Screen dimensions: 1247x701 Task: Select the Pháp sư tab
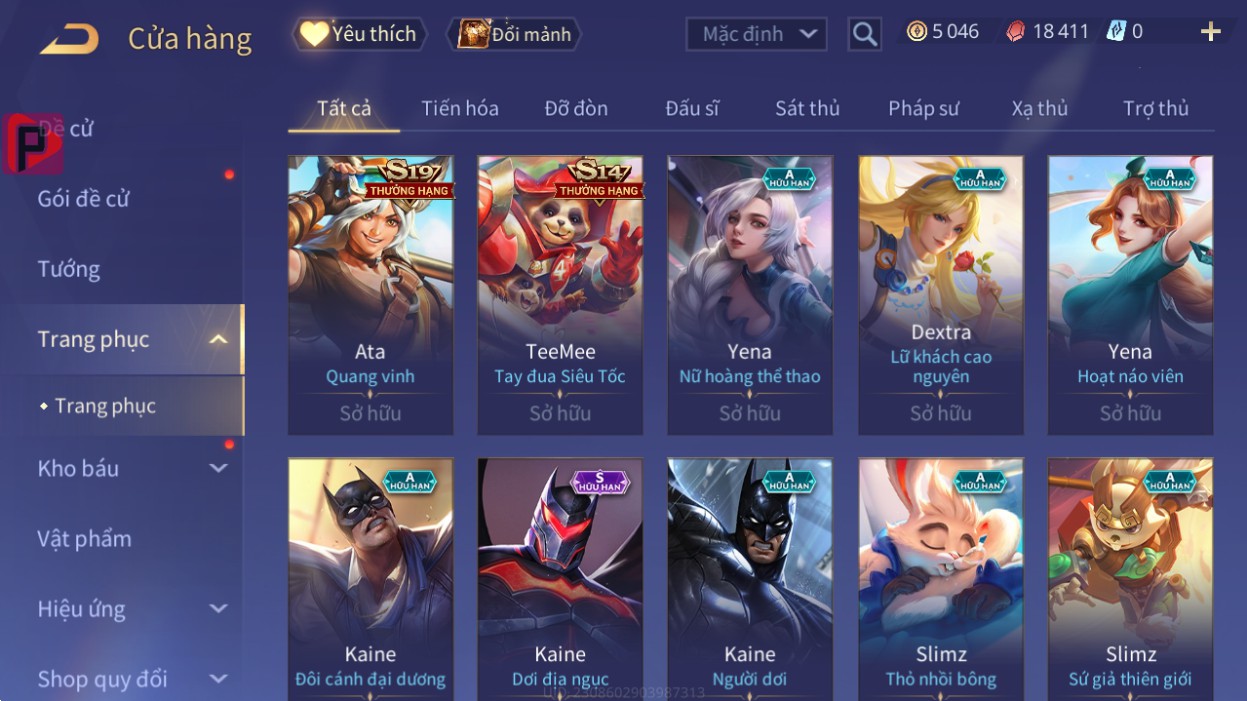[x=923, y=108]
